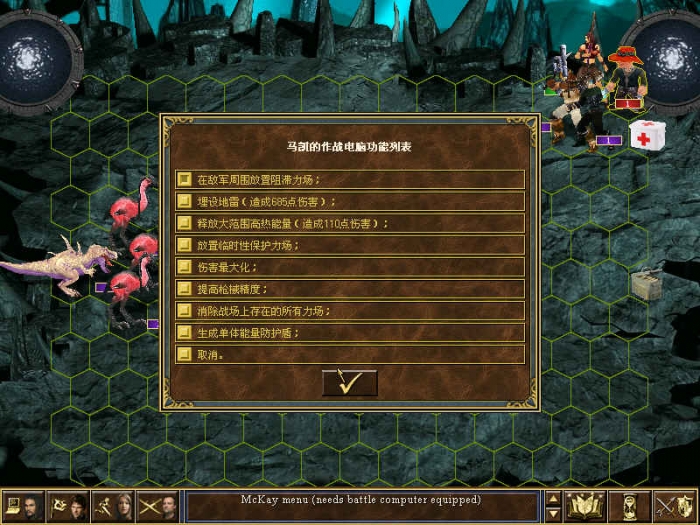The height and width of the screenshot is (525, 700).
Task: Open the spellbook icon in bottom bar
Action: tap(586, 506)
